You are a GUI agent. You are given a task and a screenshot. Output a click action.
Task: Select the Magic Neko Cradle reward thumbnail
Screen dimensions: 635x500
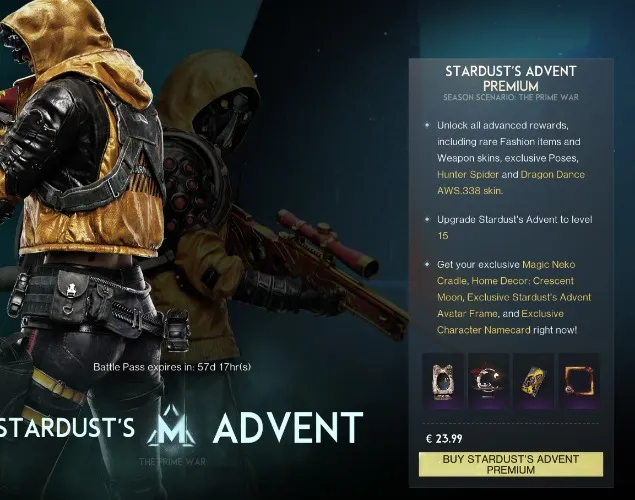click(x=442, y=380)
